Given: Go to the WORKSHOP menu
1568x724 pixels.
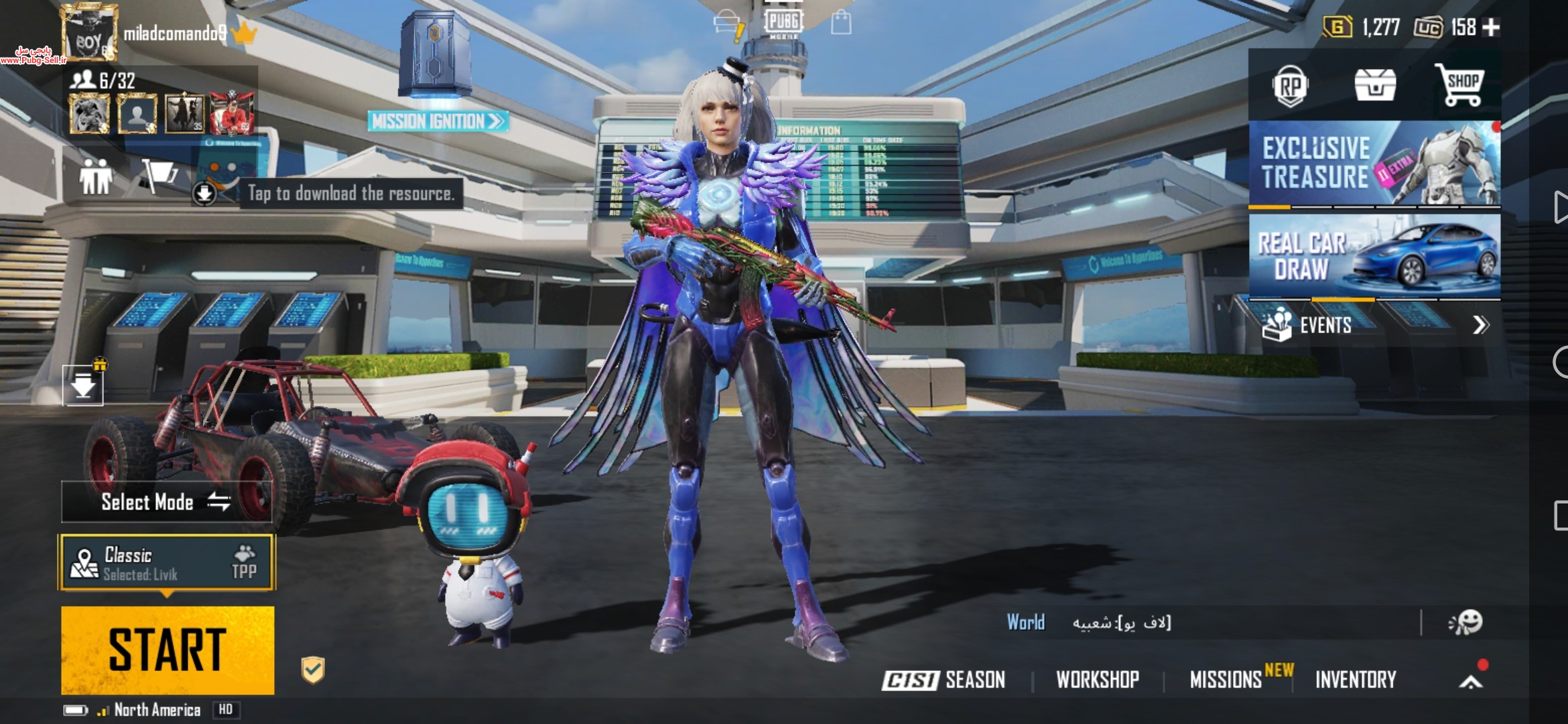Looking at the screenshot, I should pyautogui.click(x=1098, y=680).
